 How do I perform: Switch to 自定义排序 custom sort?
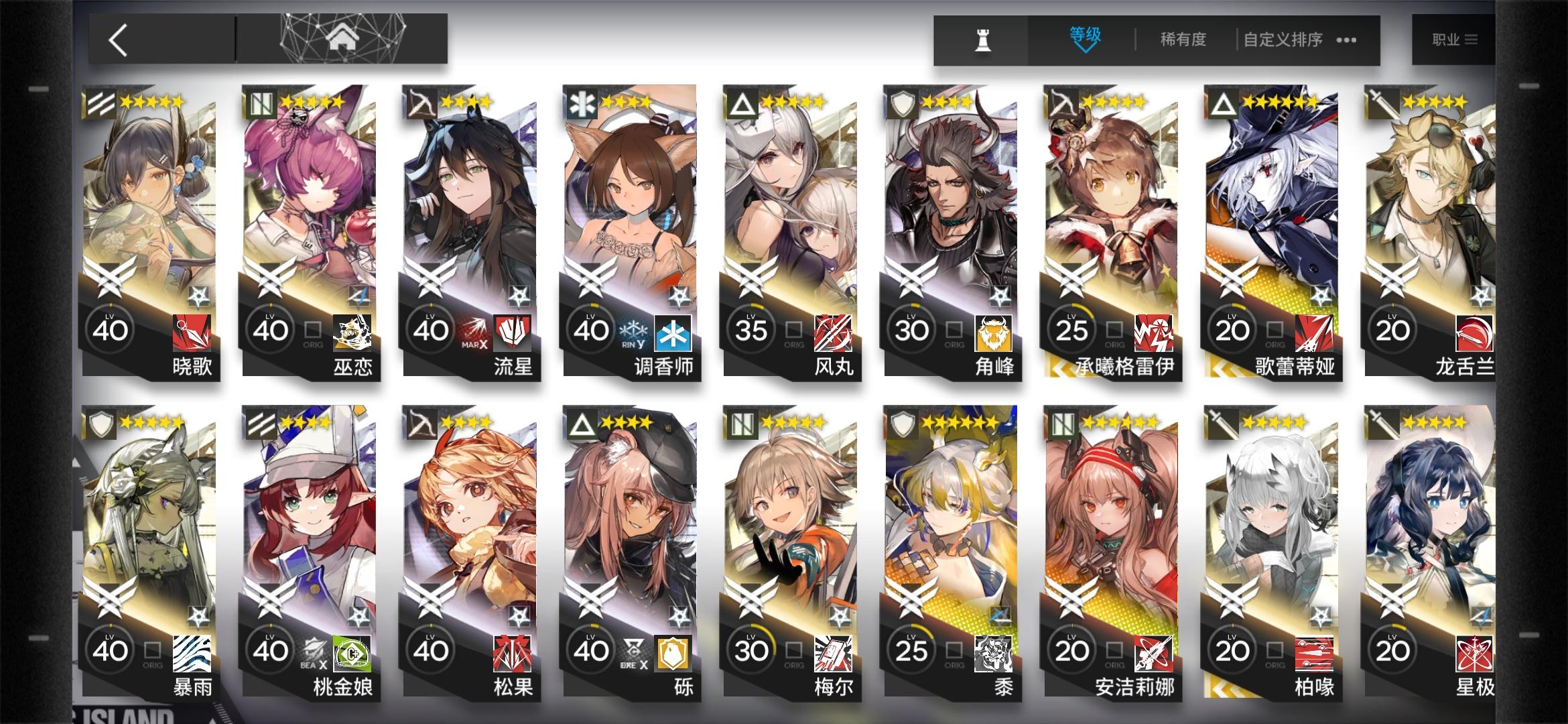1281,40
